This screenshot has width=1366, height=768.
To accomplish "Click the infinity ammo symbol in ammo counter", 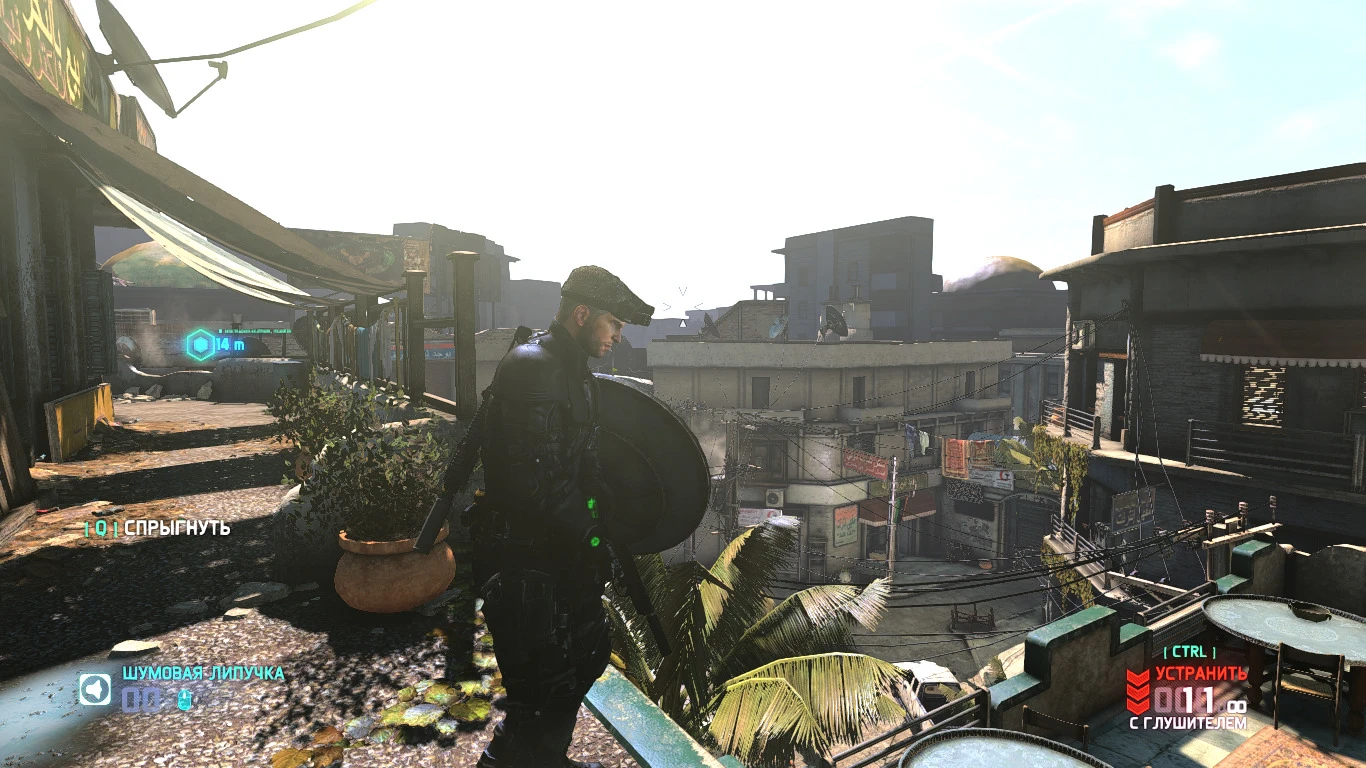I will click(x=1238, y=705).
